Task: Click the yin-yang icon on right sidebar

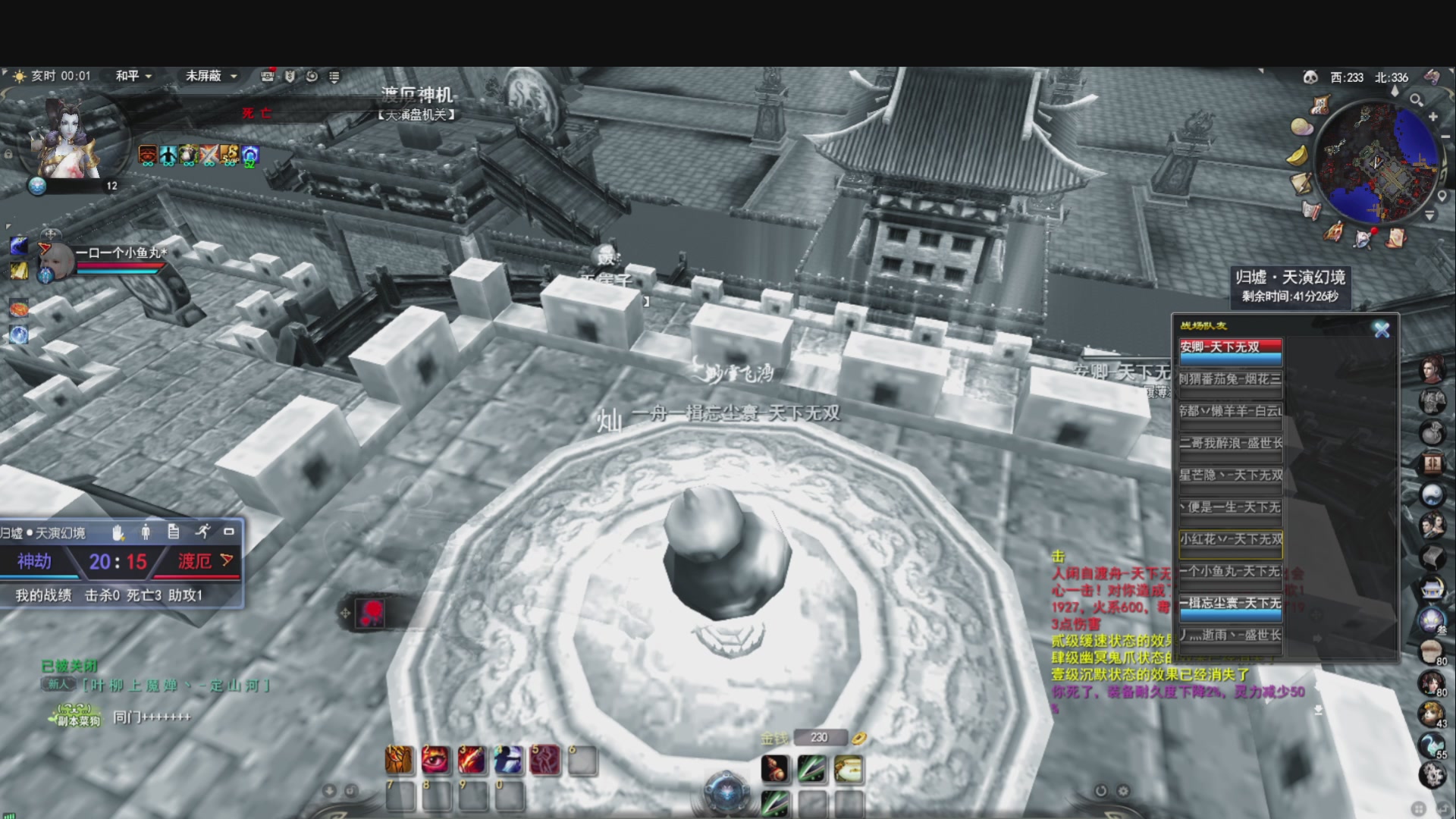Action: coord(1432,494)
